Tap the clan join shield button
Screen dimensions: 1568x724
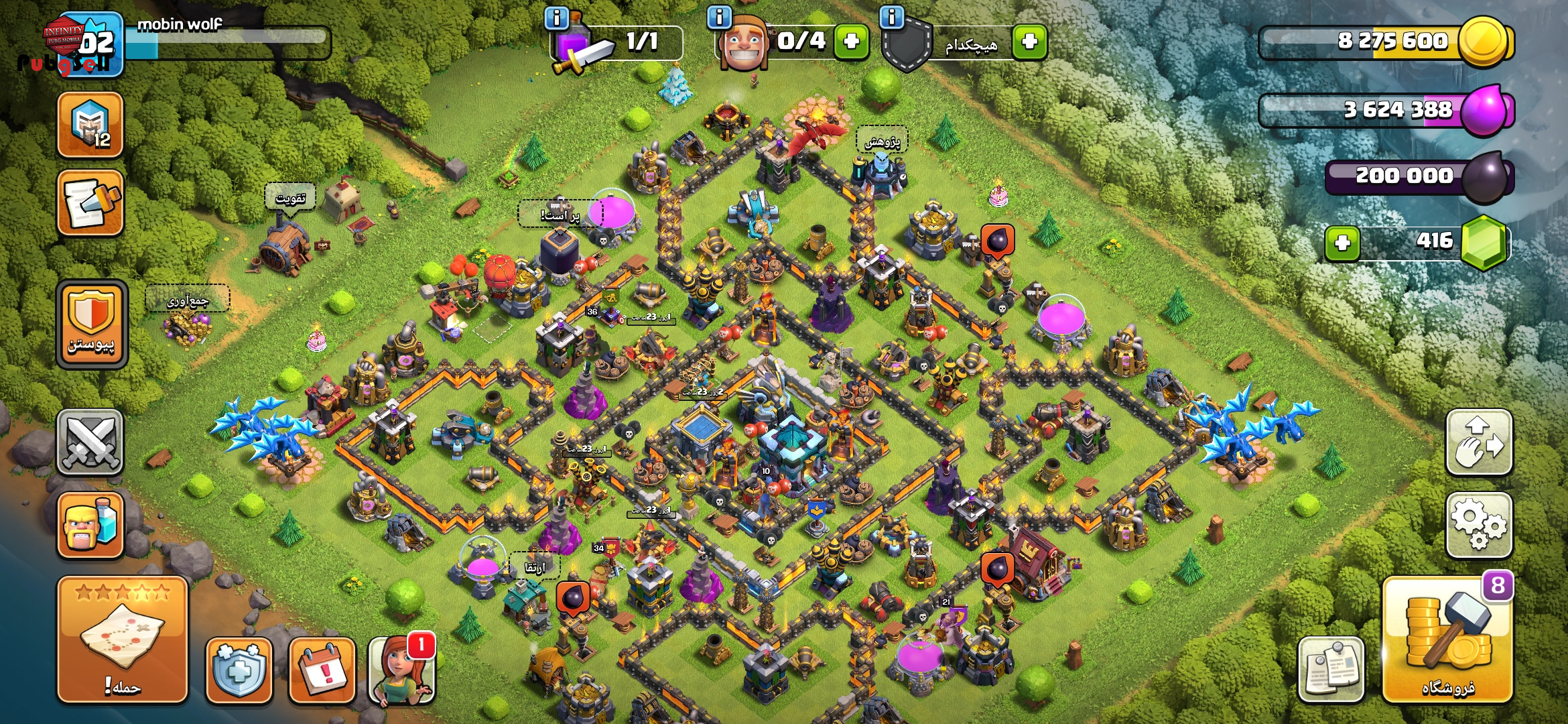pyautogui.click(x=92, y=325)
